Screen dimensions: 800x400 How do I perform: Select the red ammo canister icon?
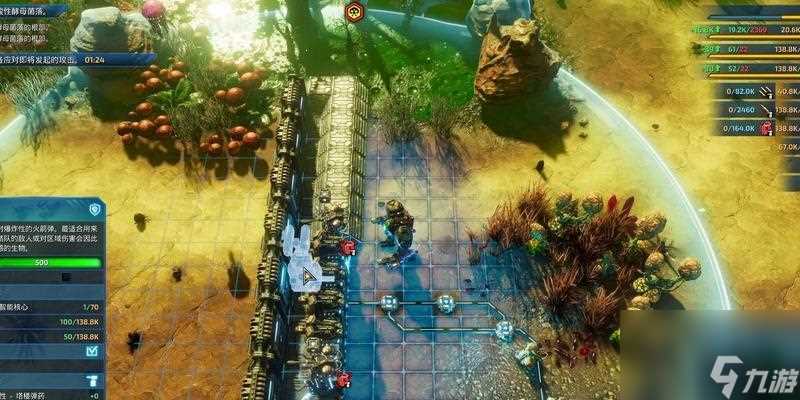click(x=767, y=128)
